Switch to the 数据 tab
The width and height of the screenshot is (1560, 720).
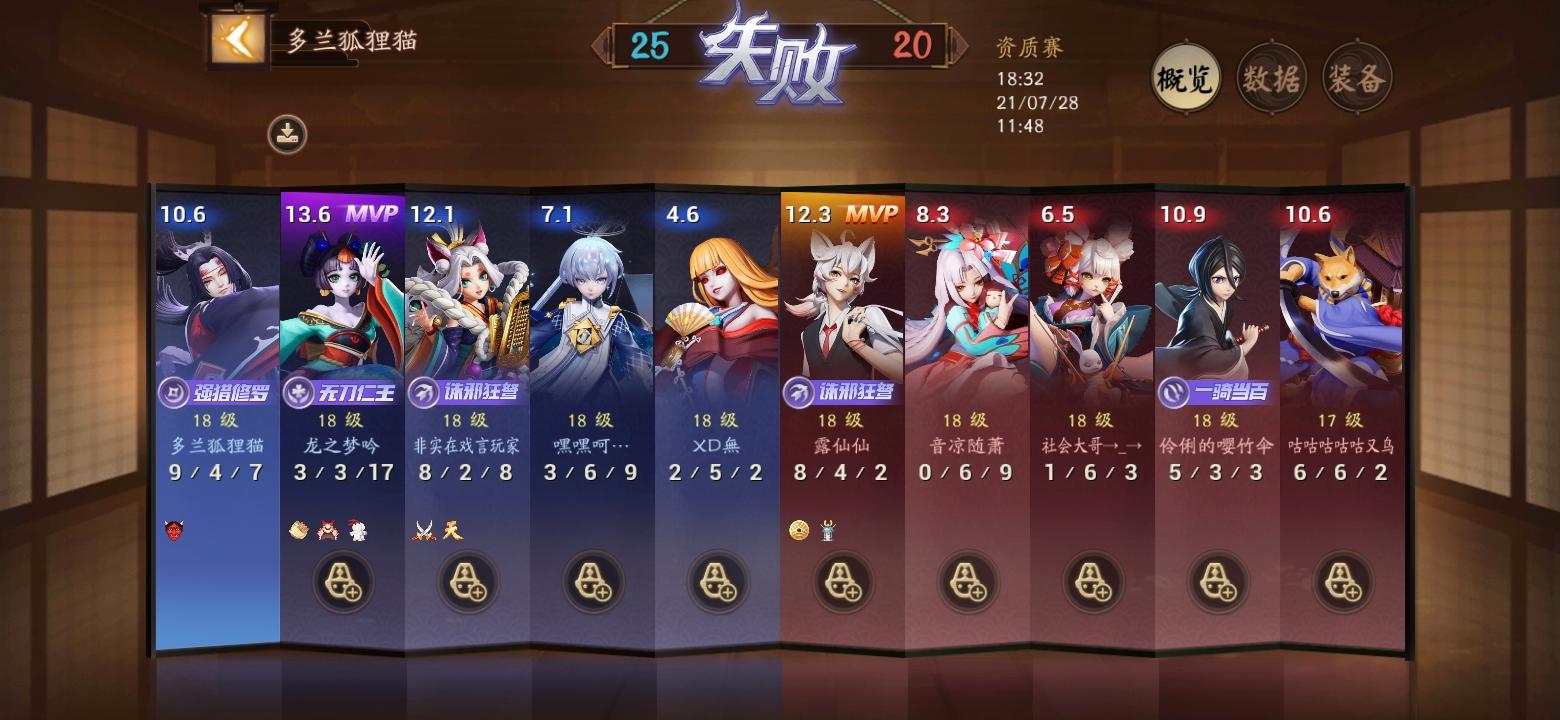pyautogui.click(x=1270, y=77)
